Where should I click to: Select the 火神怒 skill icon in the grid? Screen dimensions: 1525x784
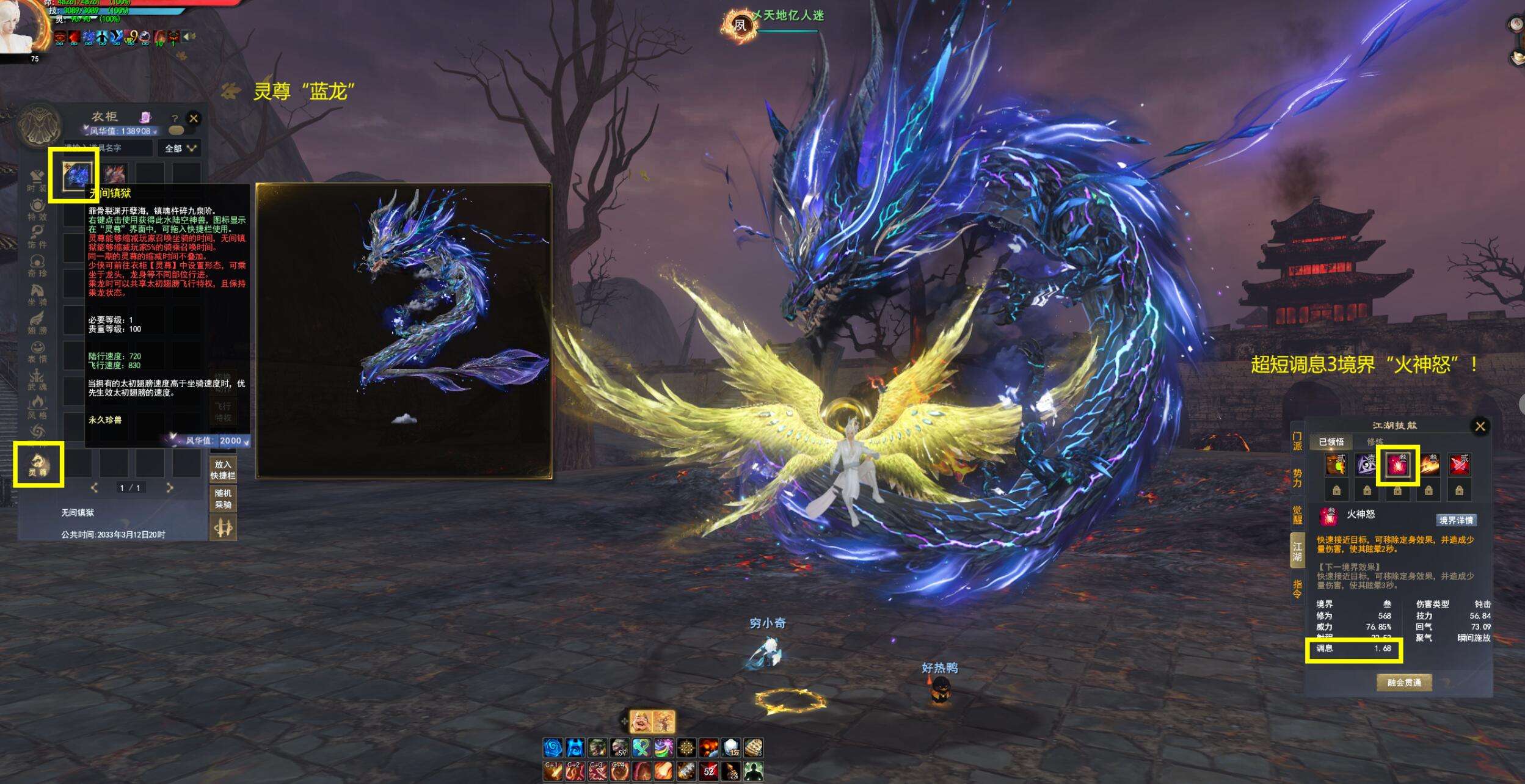[x=1397, y=465]
